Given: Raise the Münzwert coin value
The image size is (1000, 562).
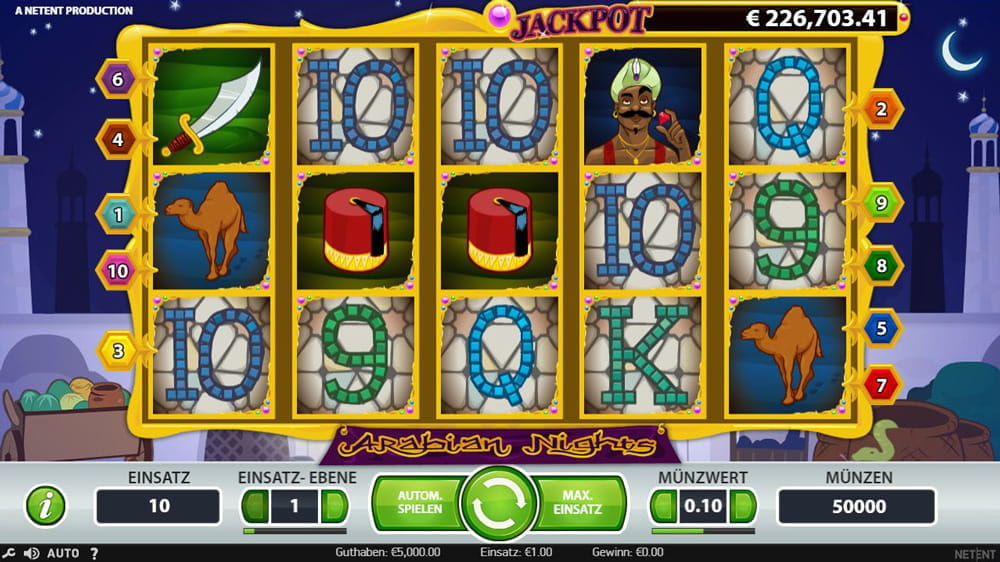Looking at the screenshot, I should coord(743,507).
